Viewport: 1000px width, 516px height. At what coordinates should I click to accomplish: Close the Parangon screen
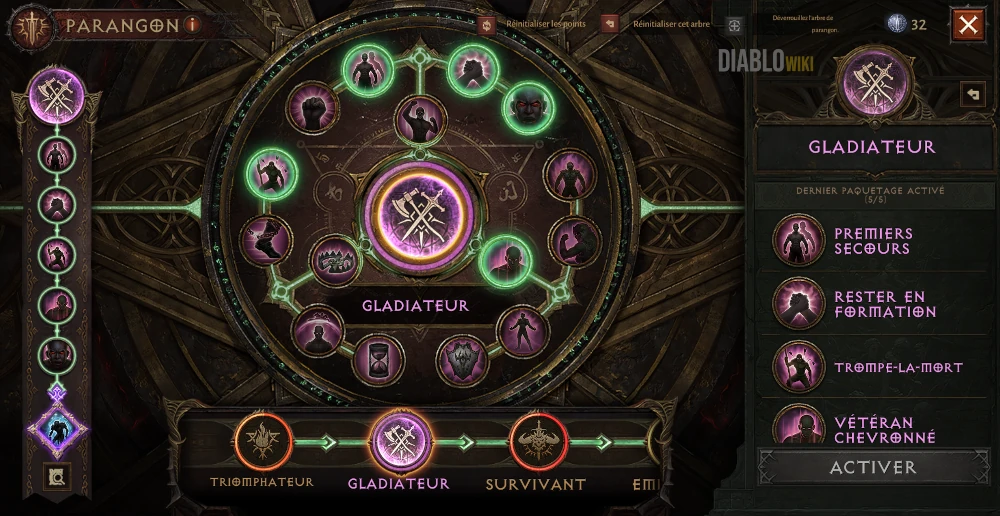click(x=968, y=25)
